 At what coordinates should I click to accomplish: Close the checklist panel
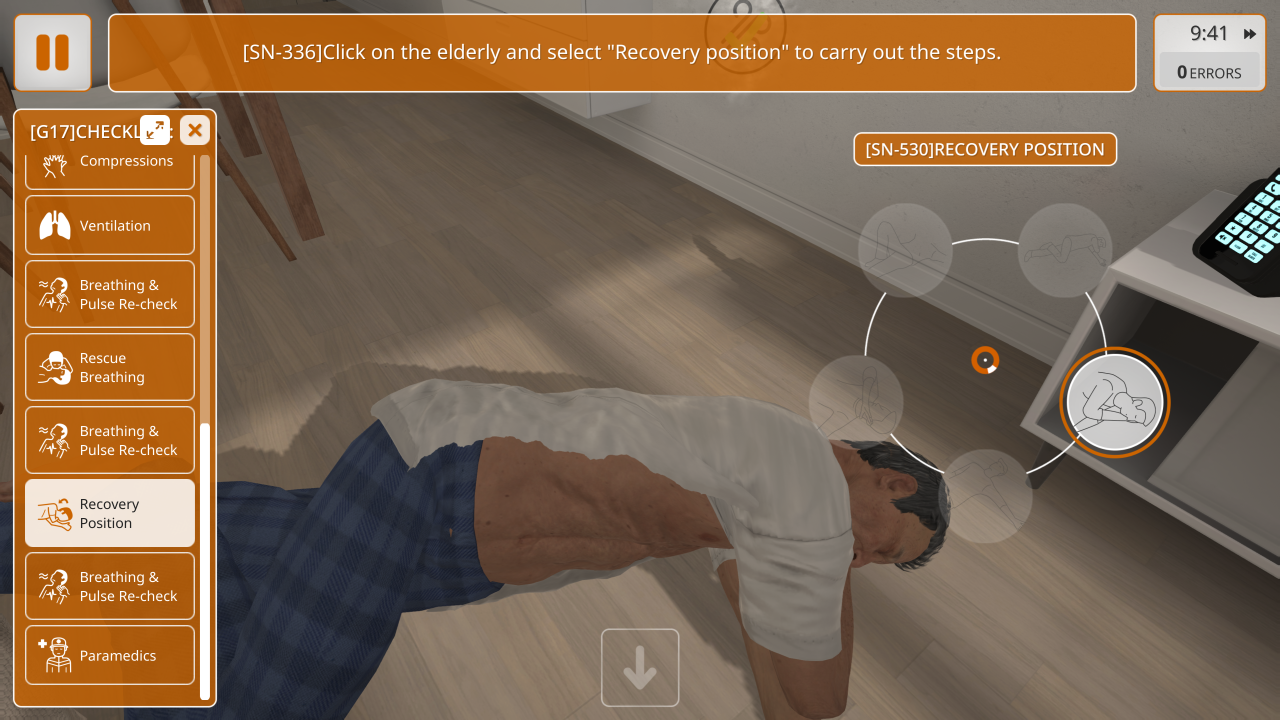(195, 130)
